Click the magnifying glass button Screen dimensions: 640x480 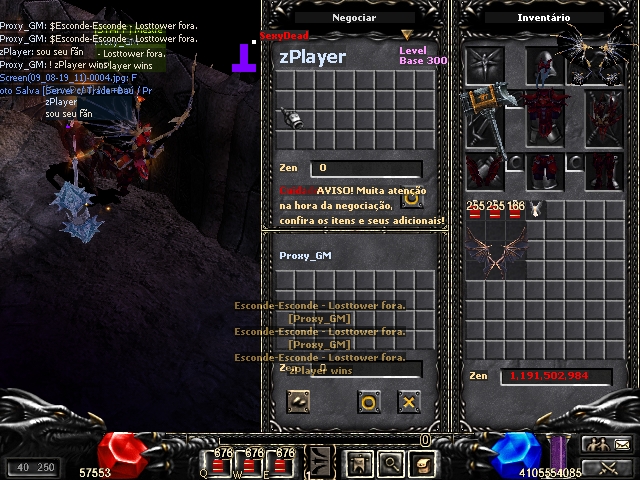tap(391, 463)
